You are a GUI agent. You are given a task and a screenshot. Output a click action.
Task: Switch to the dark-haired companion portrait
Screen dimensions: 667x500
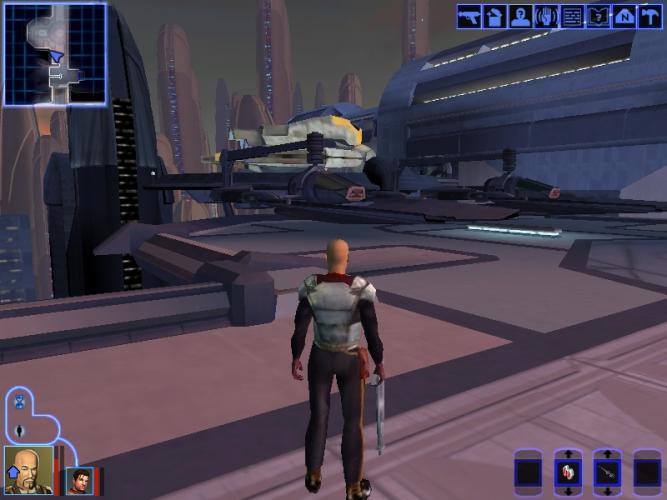tap(79, 481)
